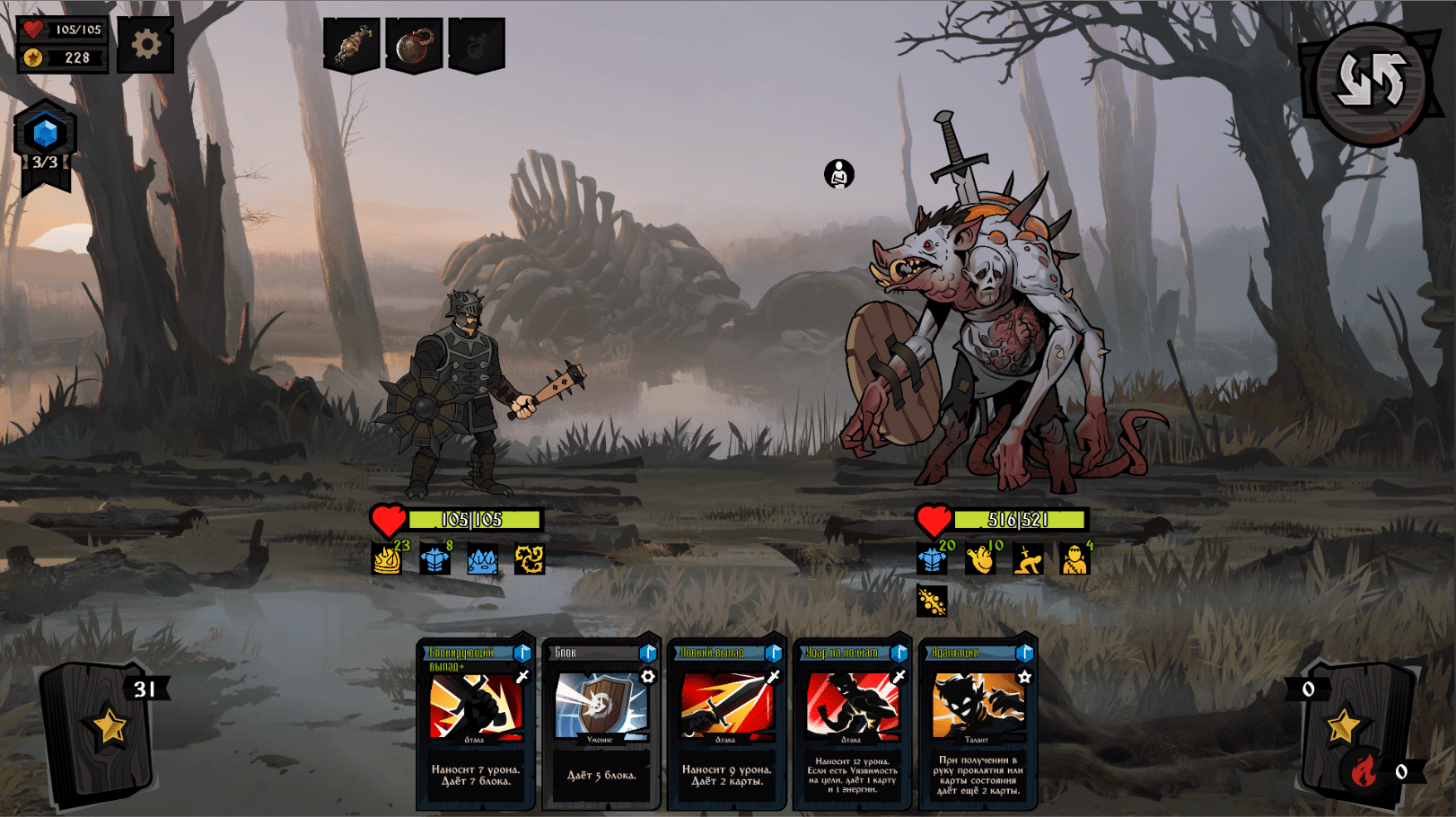Inspect the enemy's kneeling figure debuff icon
1456x817 pixels.
click(x=1028, y=558)
